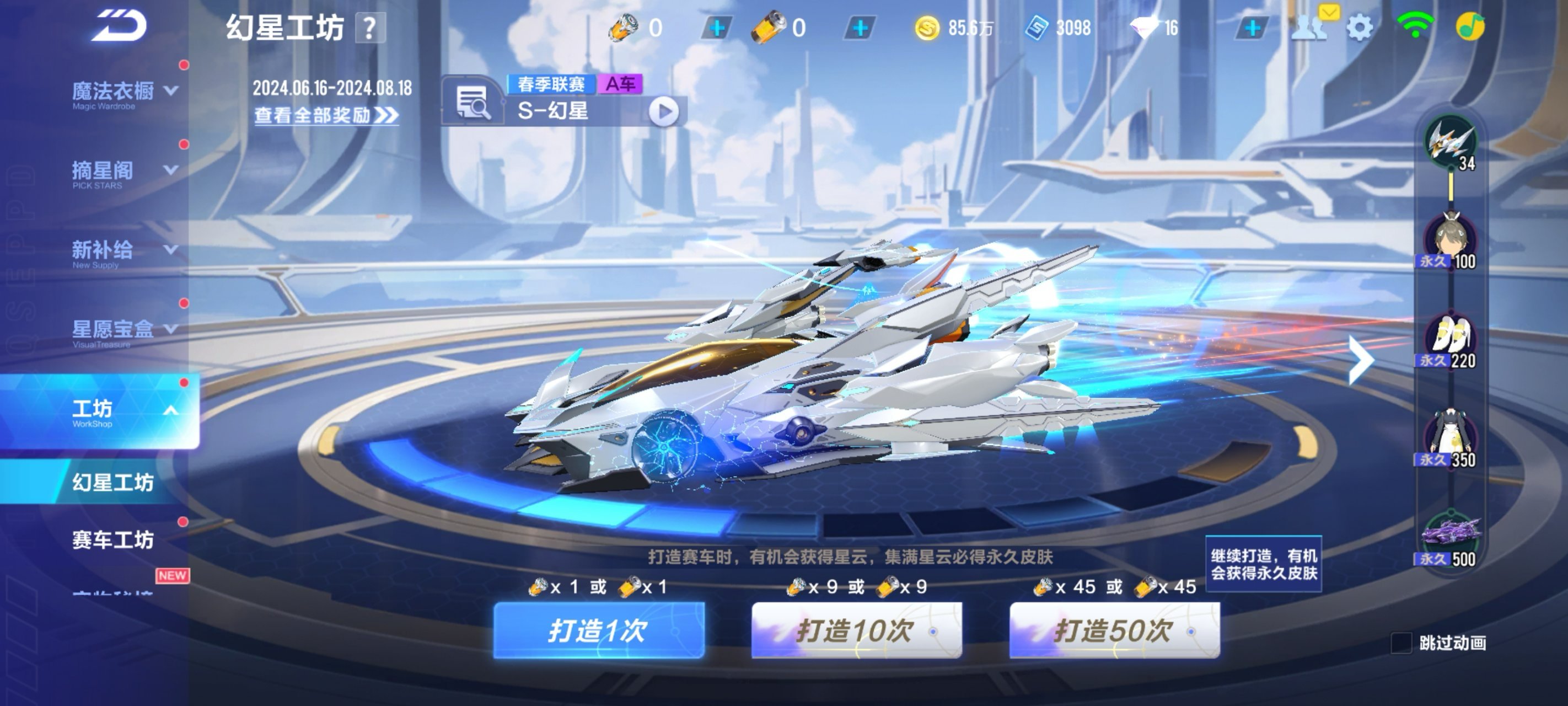Open the reward details magnifier icon

pos(472,103)
